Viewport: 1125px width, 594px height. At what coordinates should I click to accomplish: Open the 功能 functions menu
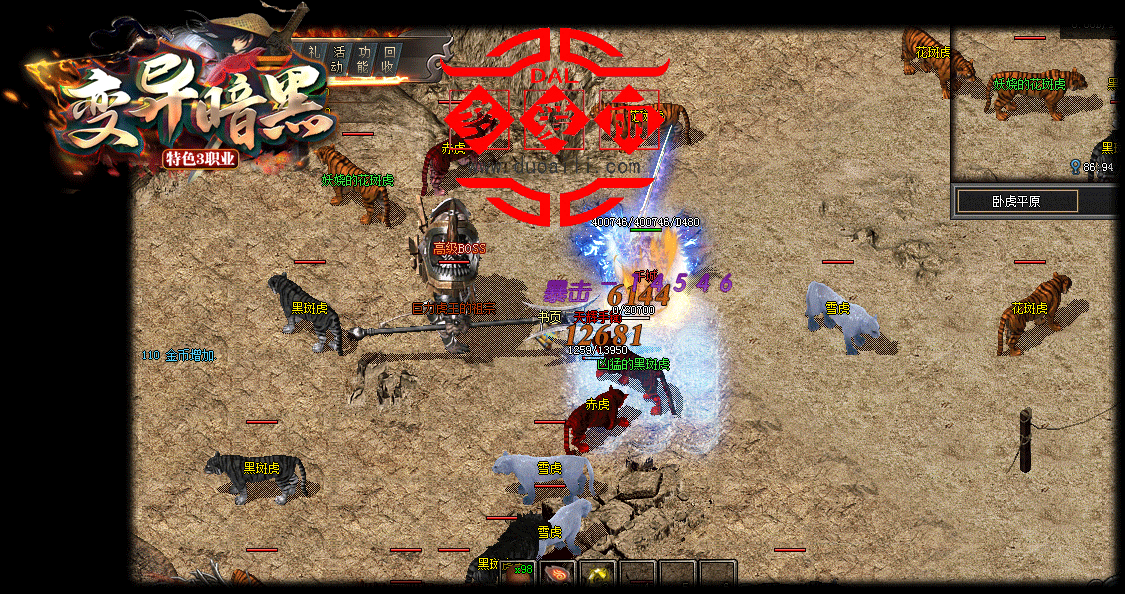point(365,59)
